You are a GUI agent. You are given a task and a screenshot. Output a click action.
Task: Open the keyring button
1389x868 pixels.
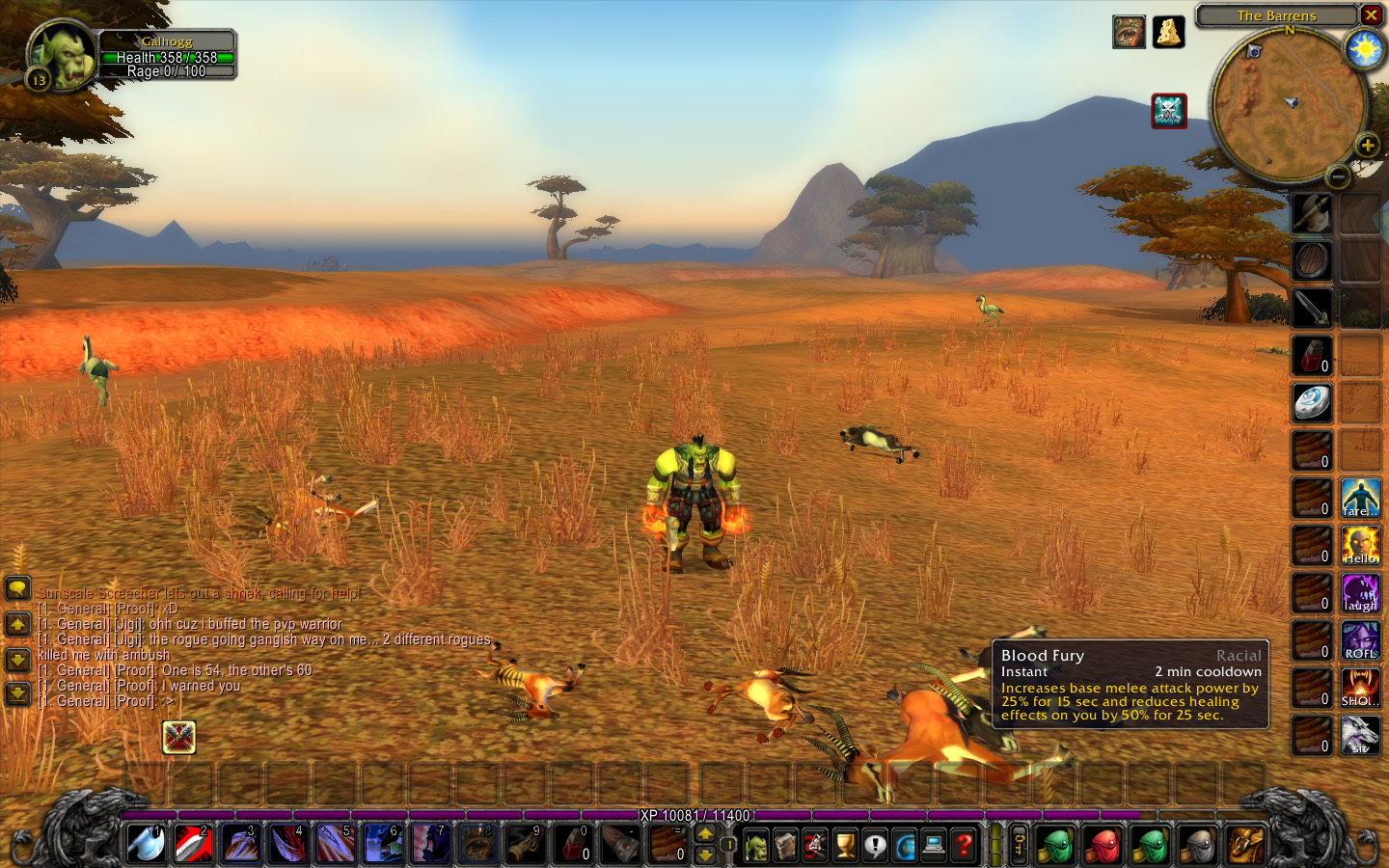(1019, 846)
